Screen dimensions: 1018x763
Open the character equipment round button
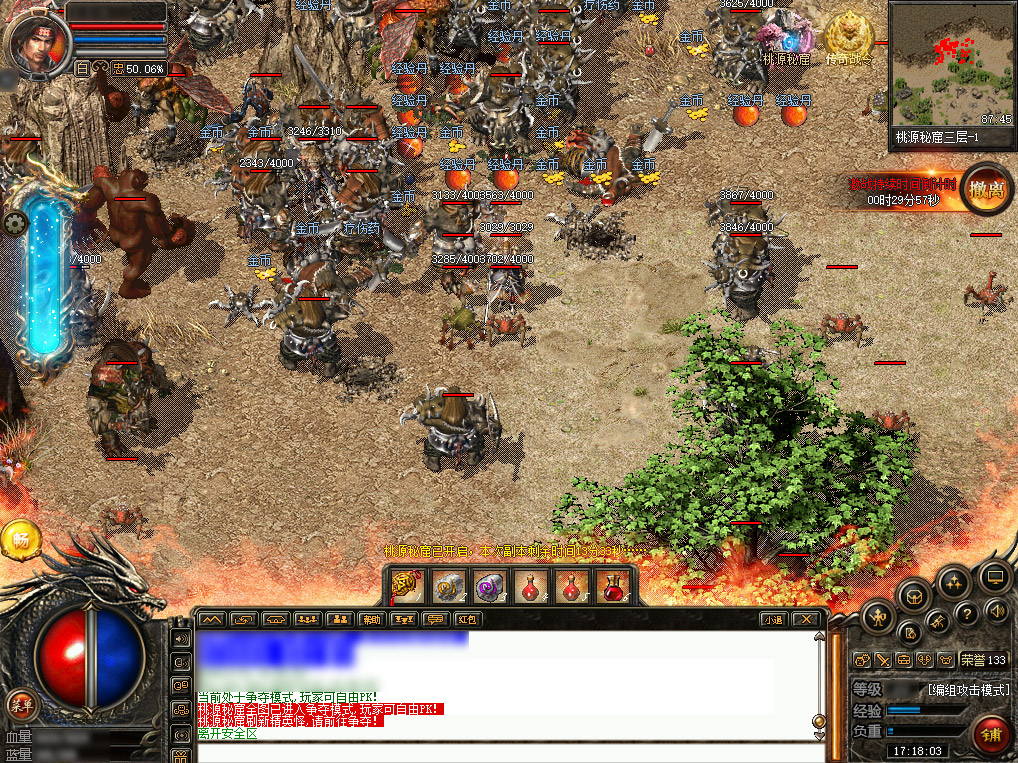(879, 615)
